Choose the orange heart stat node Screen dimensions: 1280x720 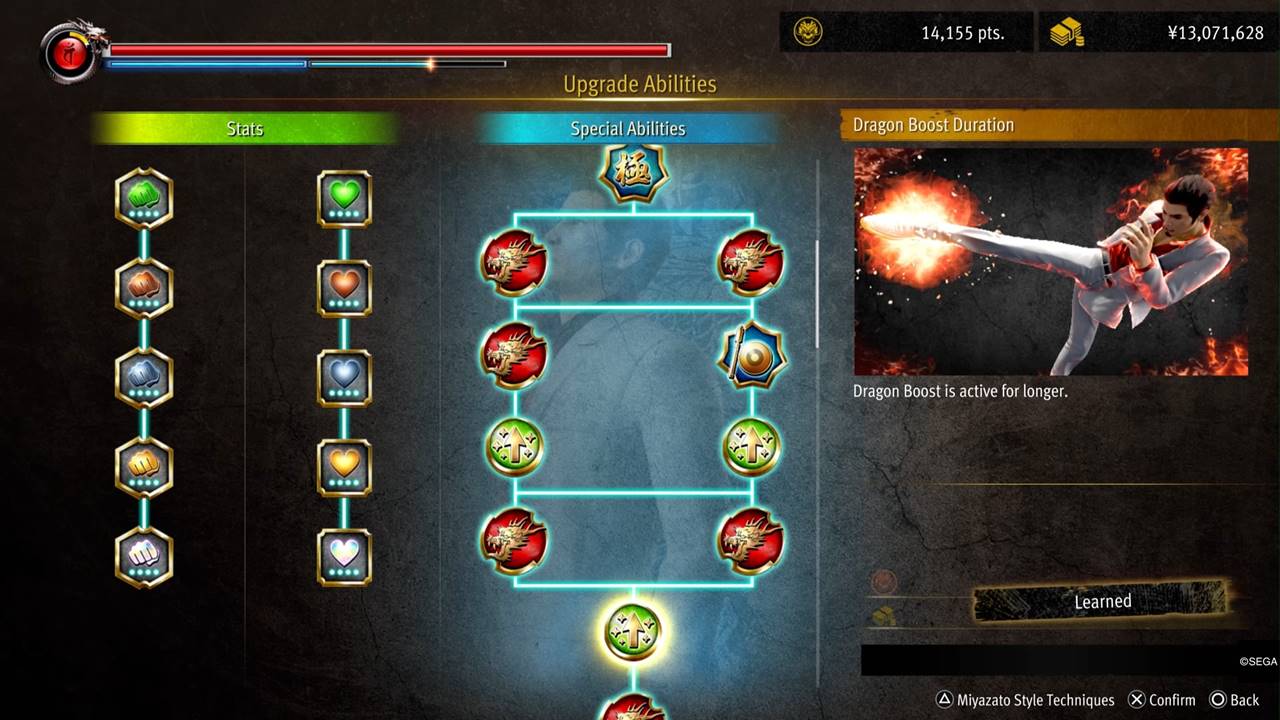point(344,288)
